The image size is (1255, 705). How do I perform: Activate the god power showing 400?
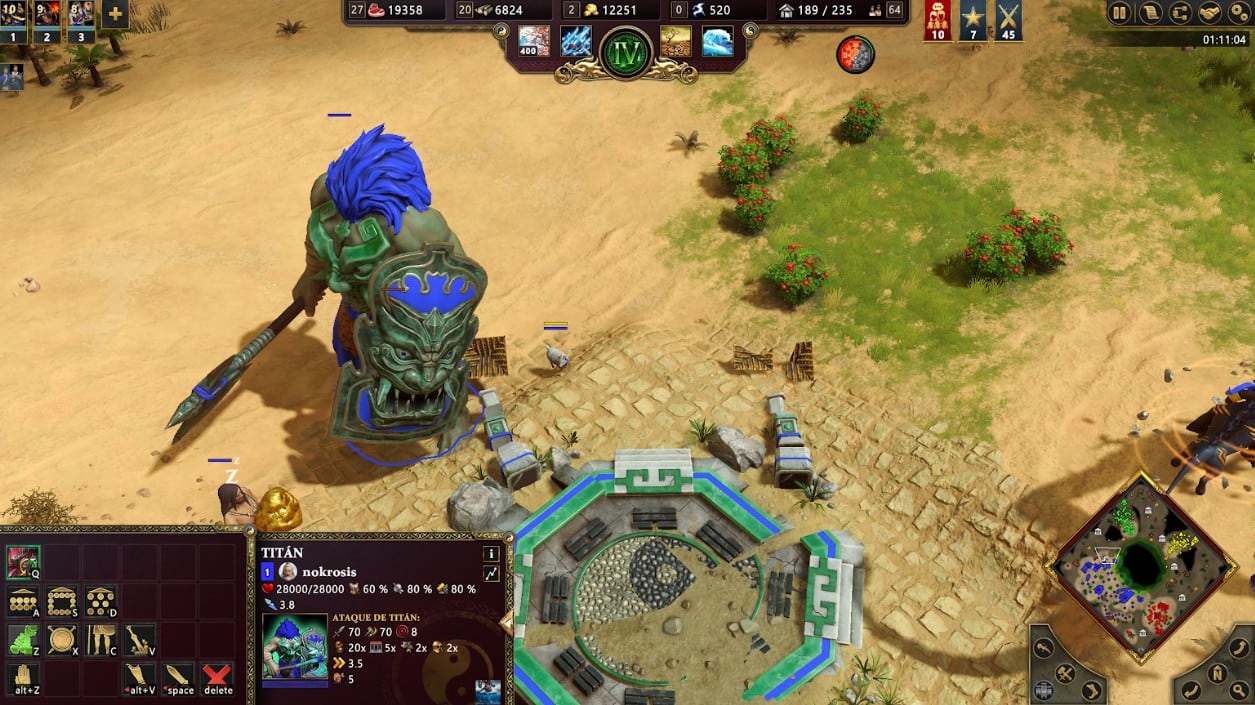533,41
